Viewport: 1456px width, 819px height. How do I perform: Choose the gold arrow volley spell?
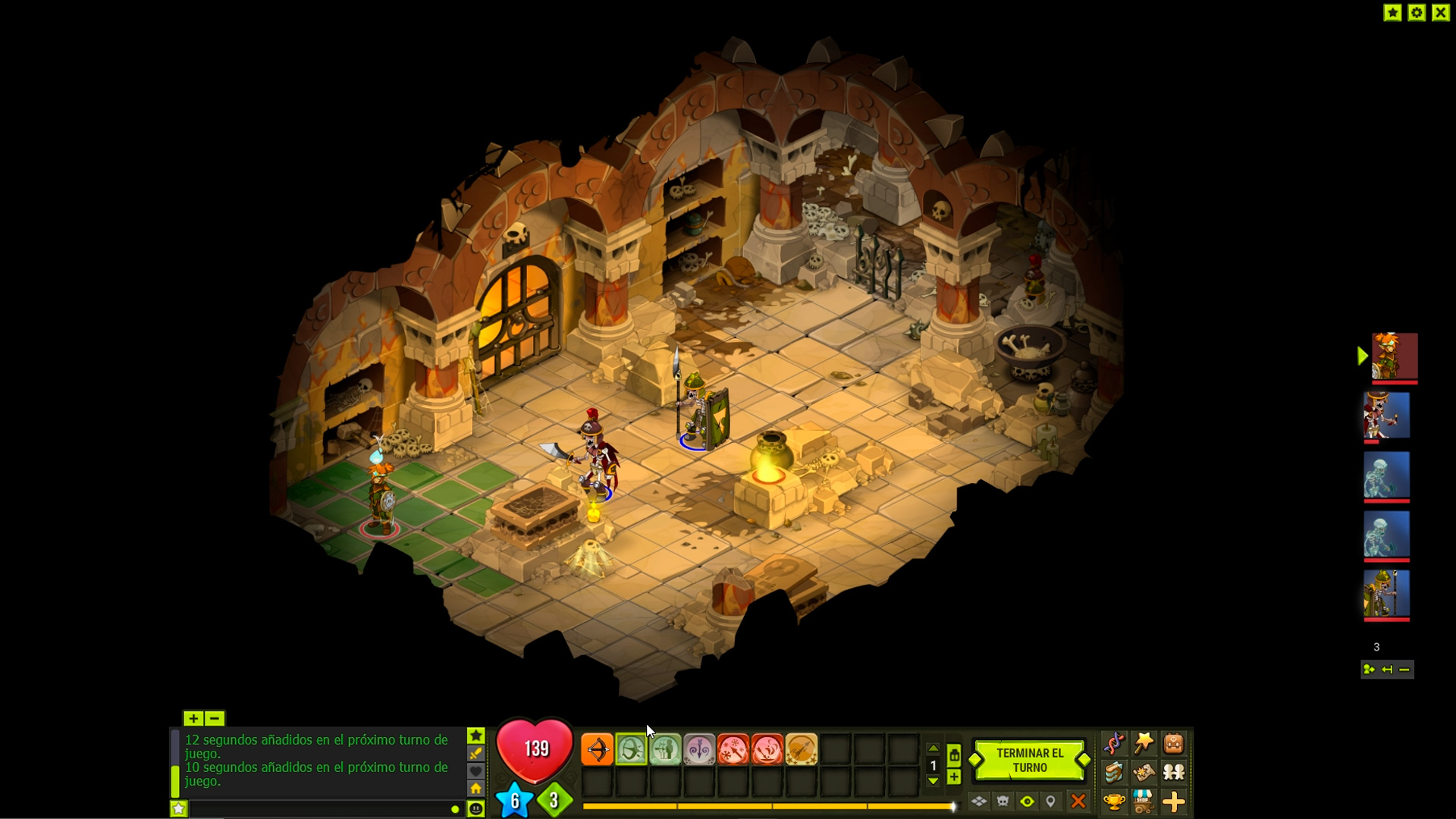coord(802,750)
